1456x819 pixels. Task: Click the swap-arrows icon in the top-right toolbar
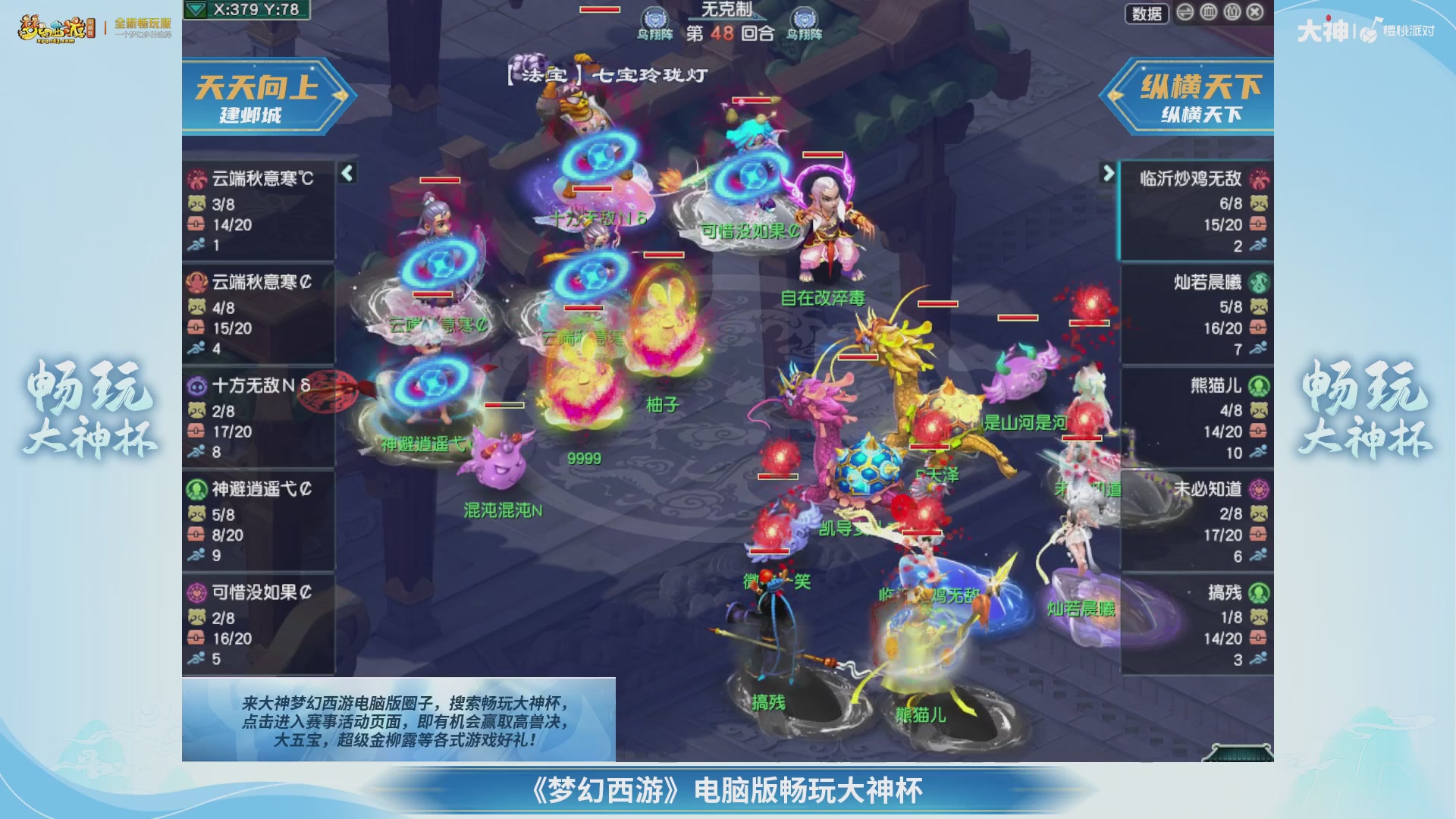coord(1185,13)
